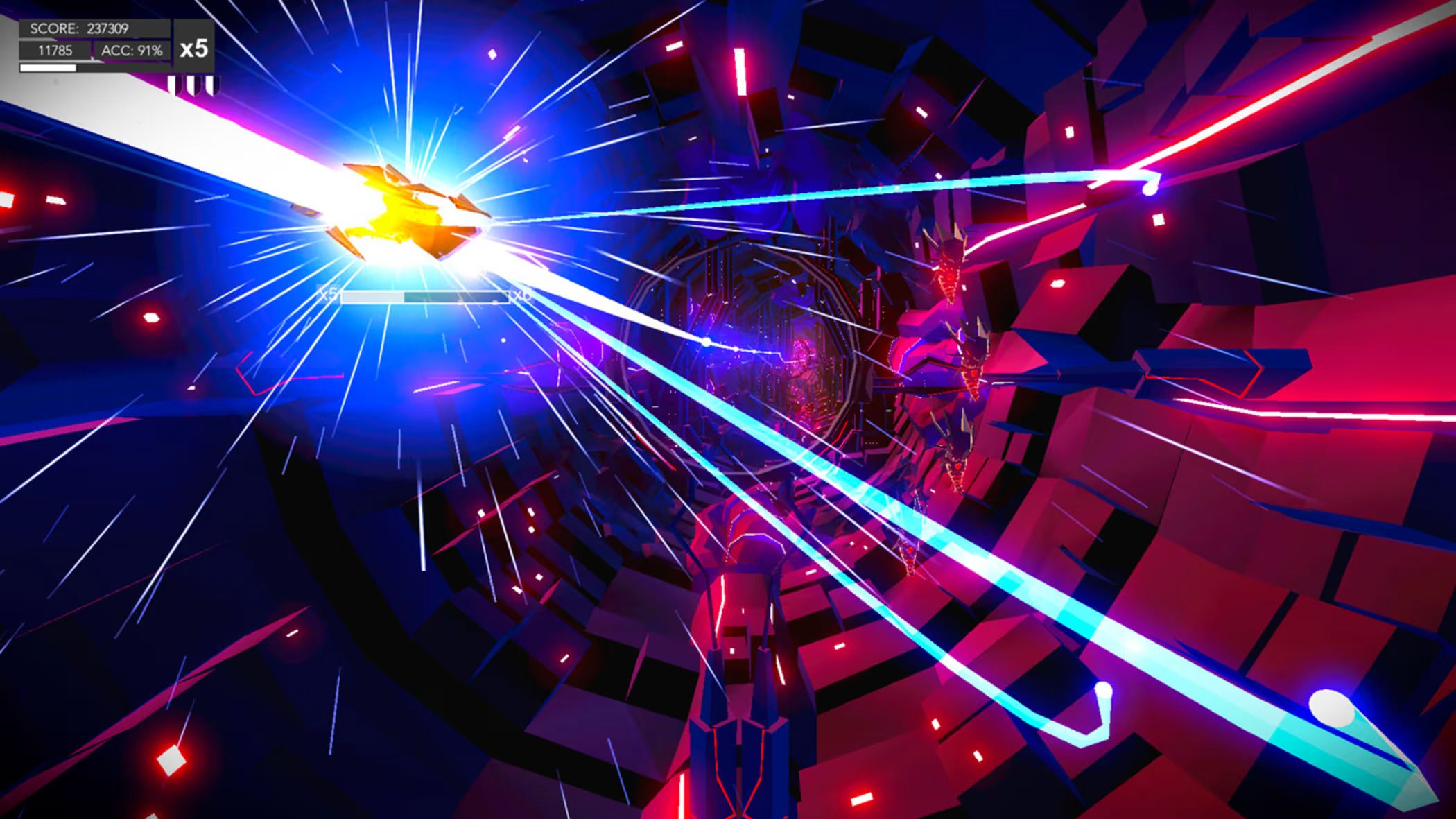Select the SCORE: 237309 display
1456x819 pixels.
coord(80,28)
